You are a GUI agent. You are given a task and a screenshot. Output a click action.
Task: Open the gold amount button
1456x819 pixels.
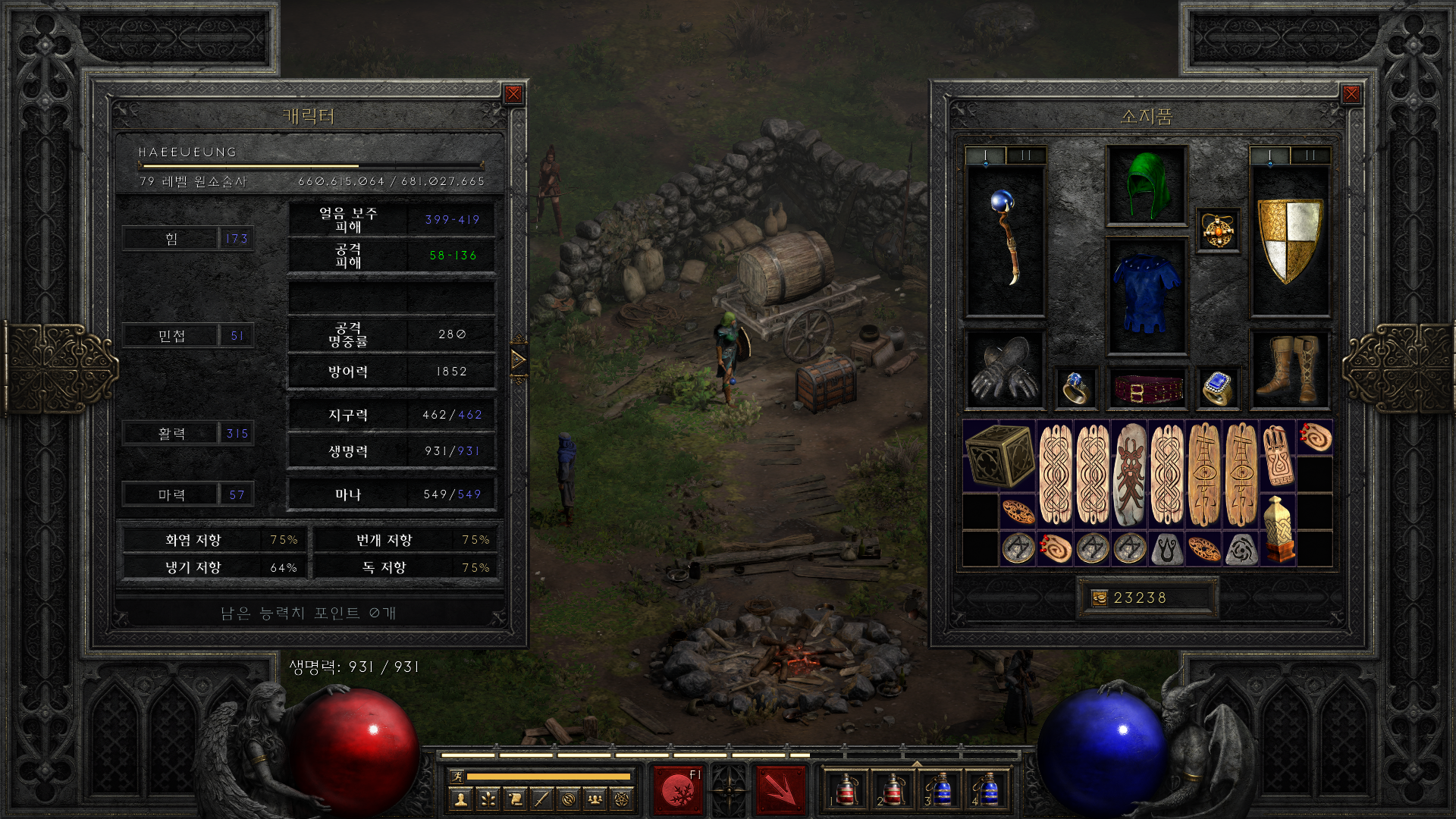[1099, 598]
